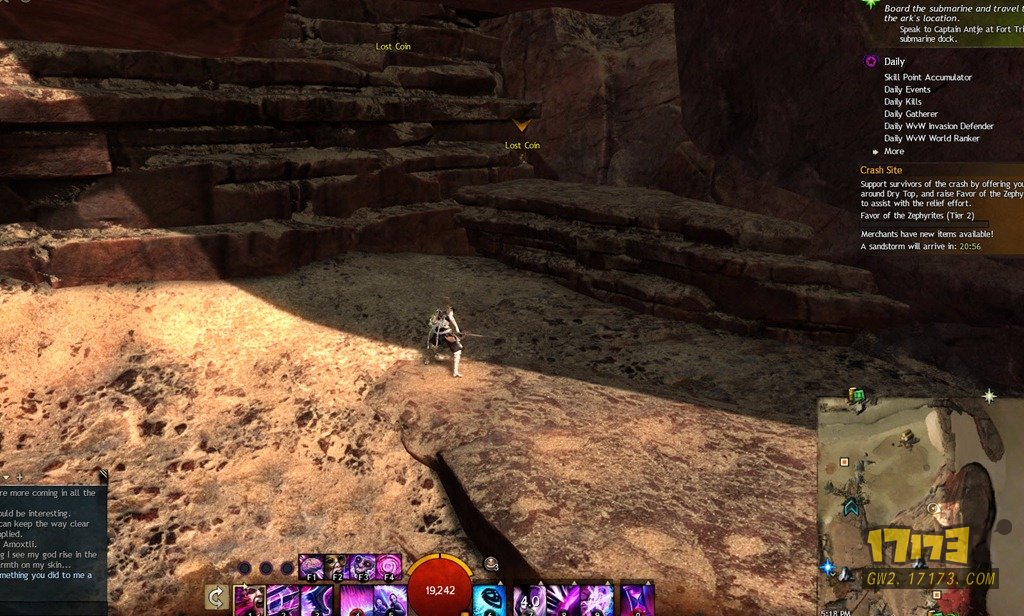
Task: Activate the F4 pink swirl shatter skill
Action: coord(388,567)
